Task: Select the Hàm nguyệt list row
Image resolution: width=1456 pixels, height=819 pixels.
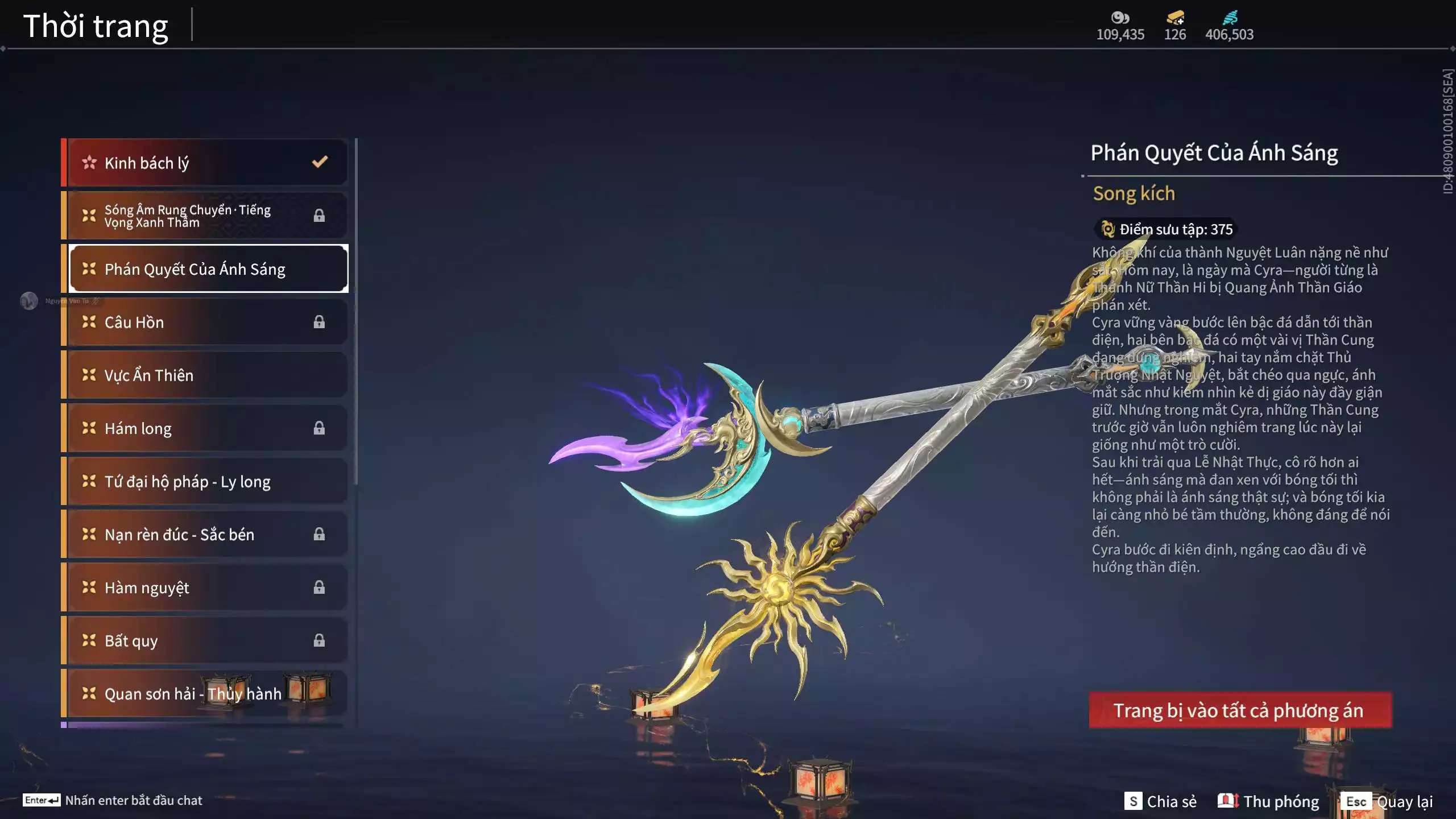Action: (205, 588)
